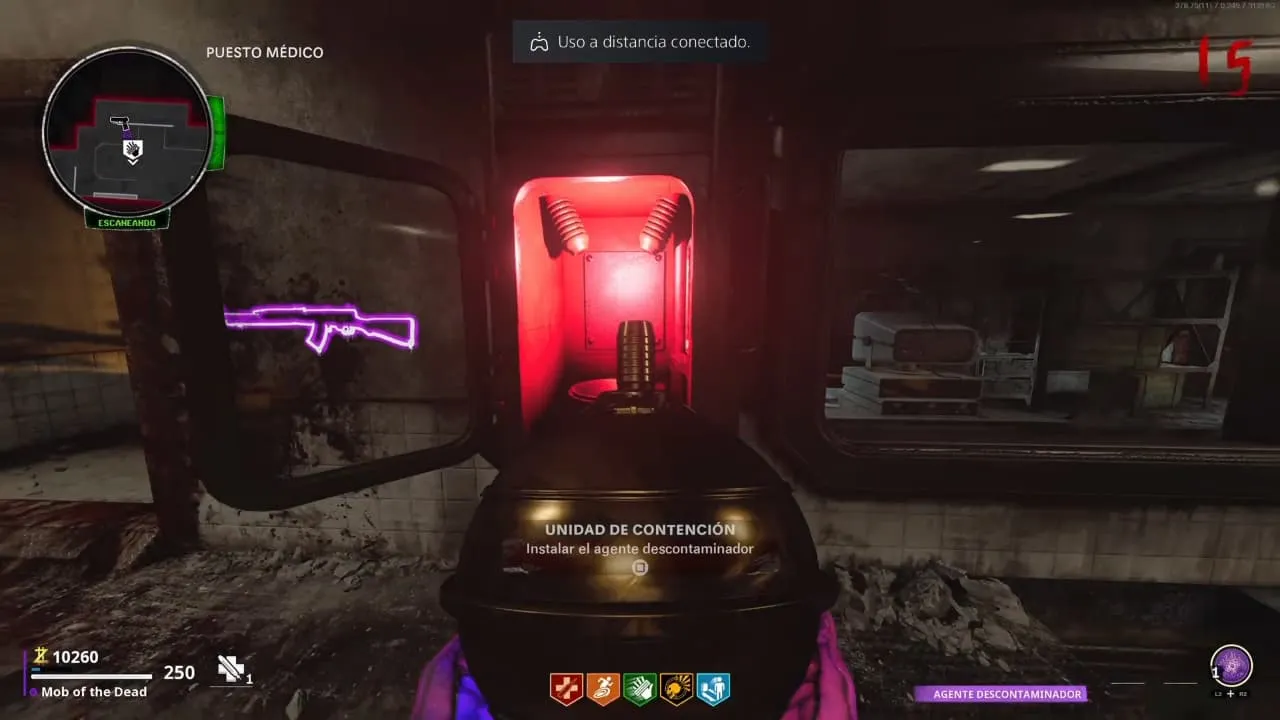This screenshot has width=1280, height=720.
Task: Dismiss the remote play connected notification
Action: click(x=640, y=42)
